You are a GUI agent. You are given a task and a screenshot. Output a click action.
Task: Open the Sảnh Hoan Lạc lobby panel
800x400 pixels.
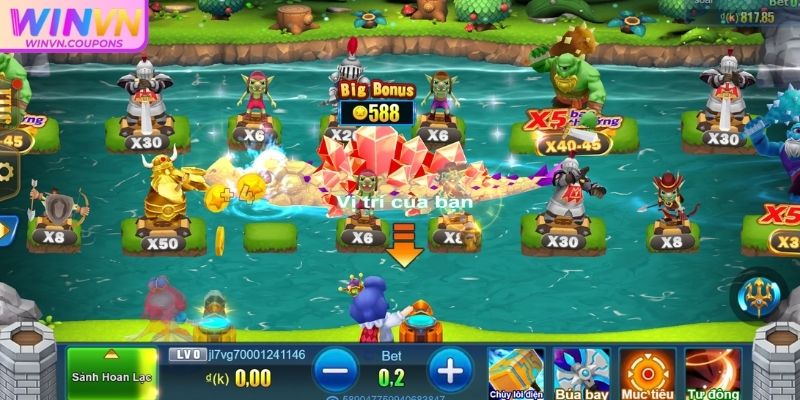(x=110, y=373)
